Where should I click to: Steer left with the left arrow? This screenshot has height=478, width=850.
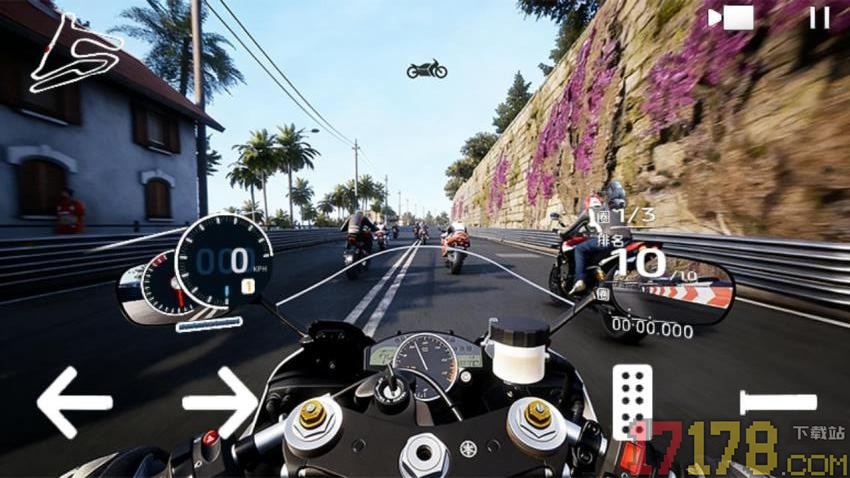(74, 402)
